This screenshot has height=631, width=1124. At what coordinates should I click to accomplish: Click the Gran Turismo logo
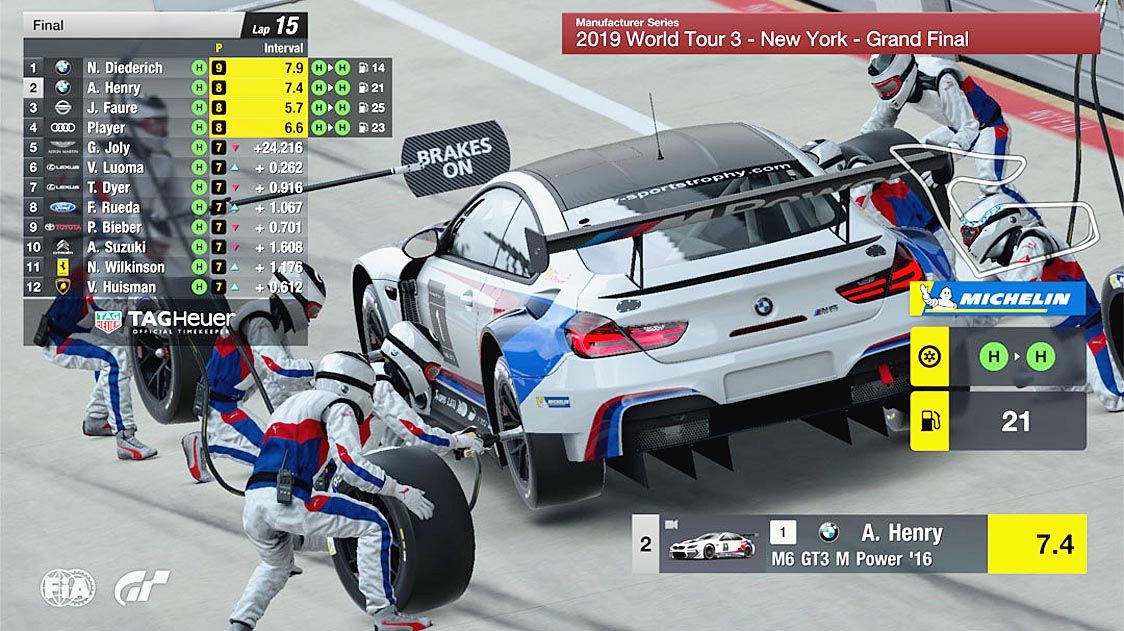pos(141,587)
